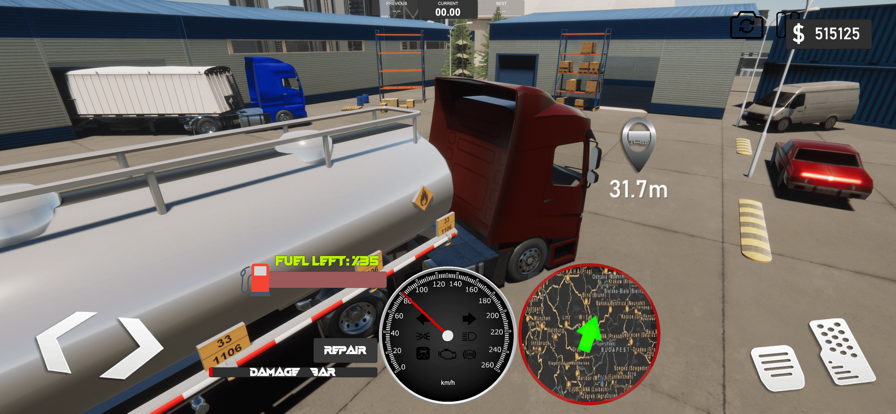Screen dimensions: 896x414
Task: Toggle the right turn signal on the speedometer
Action: coord(469,319)
